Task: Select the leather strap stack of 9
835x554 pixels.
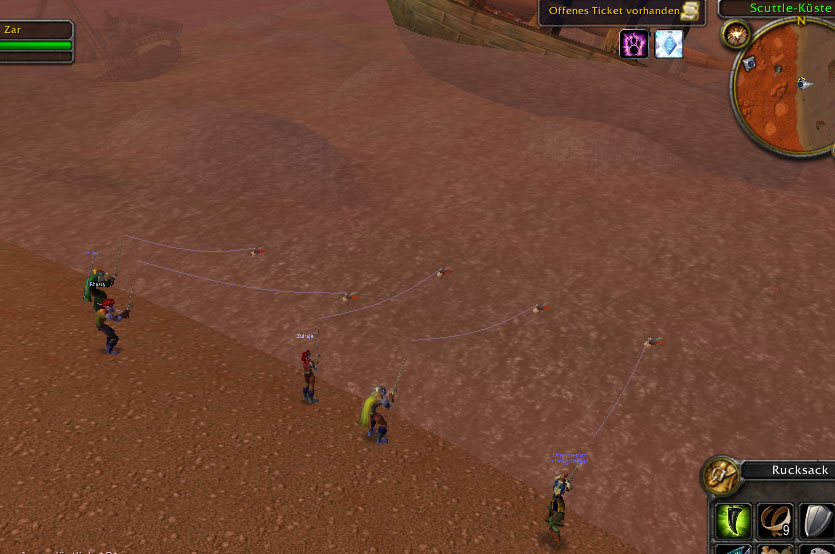Action: 775,520
